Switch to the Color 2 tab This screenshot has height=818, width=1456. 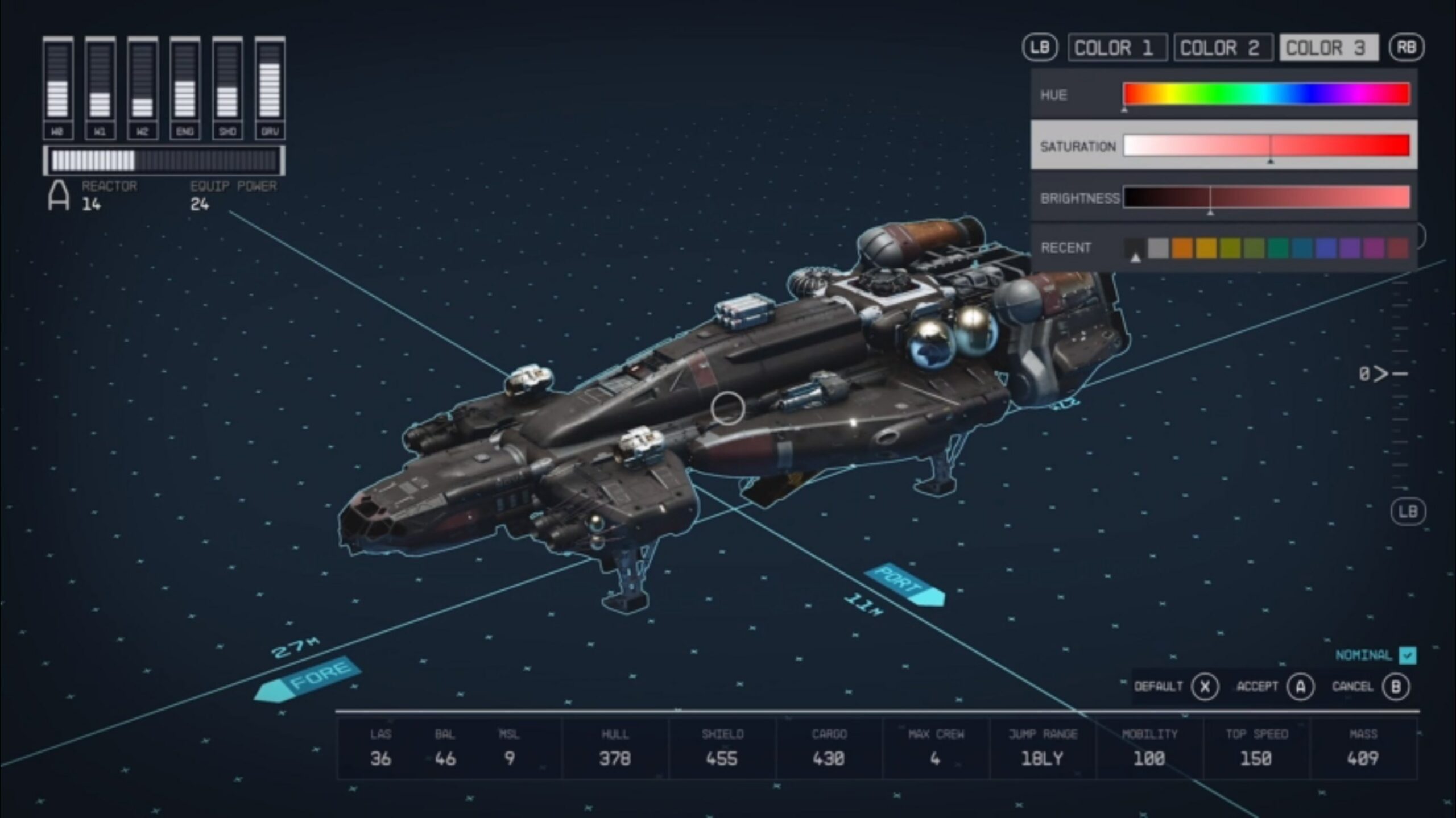[1223, 48]
